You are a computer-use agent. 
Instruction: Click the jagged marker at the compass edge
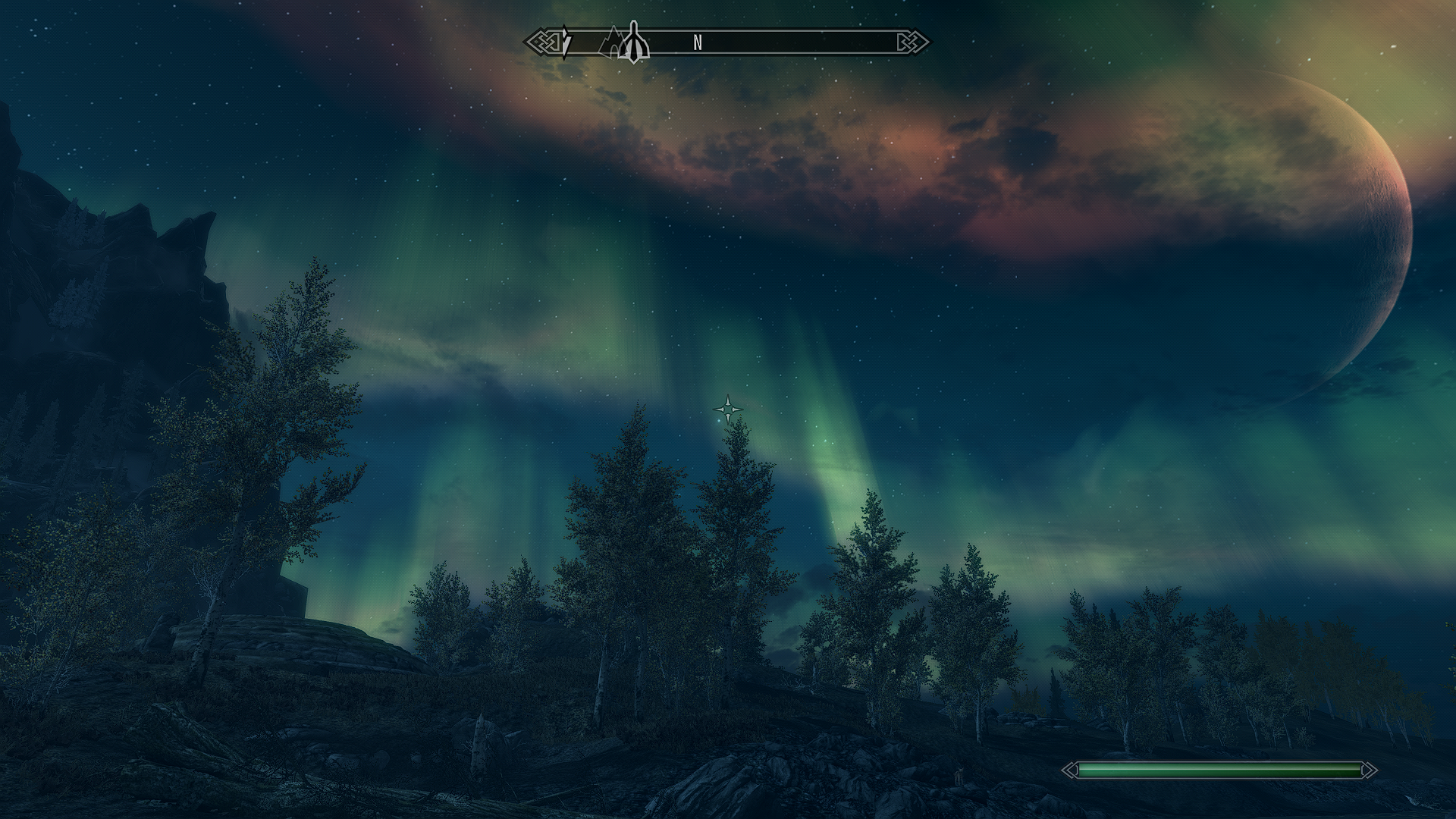566,42
